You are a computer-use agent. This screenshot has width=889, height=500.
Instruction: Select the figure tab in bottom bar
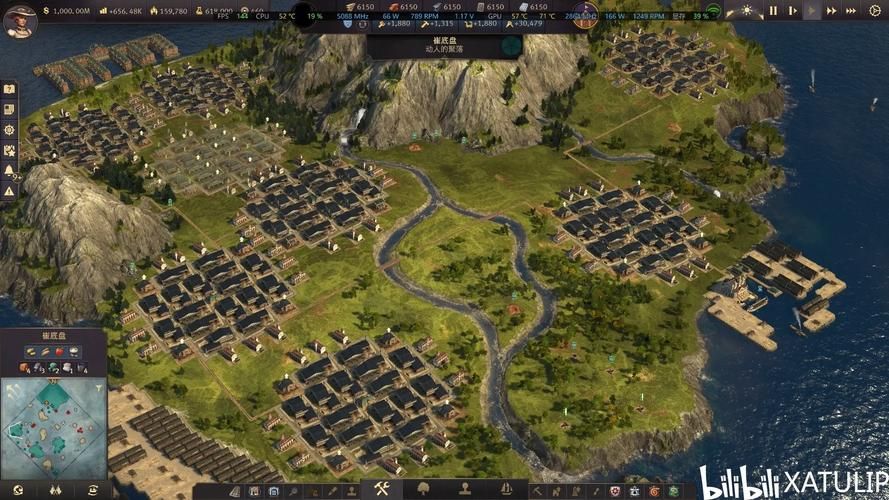[465, 489]
